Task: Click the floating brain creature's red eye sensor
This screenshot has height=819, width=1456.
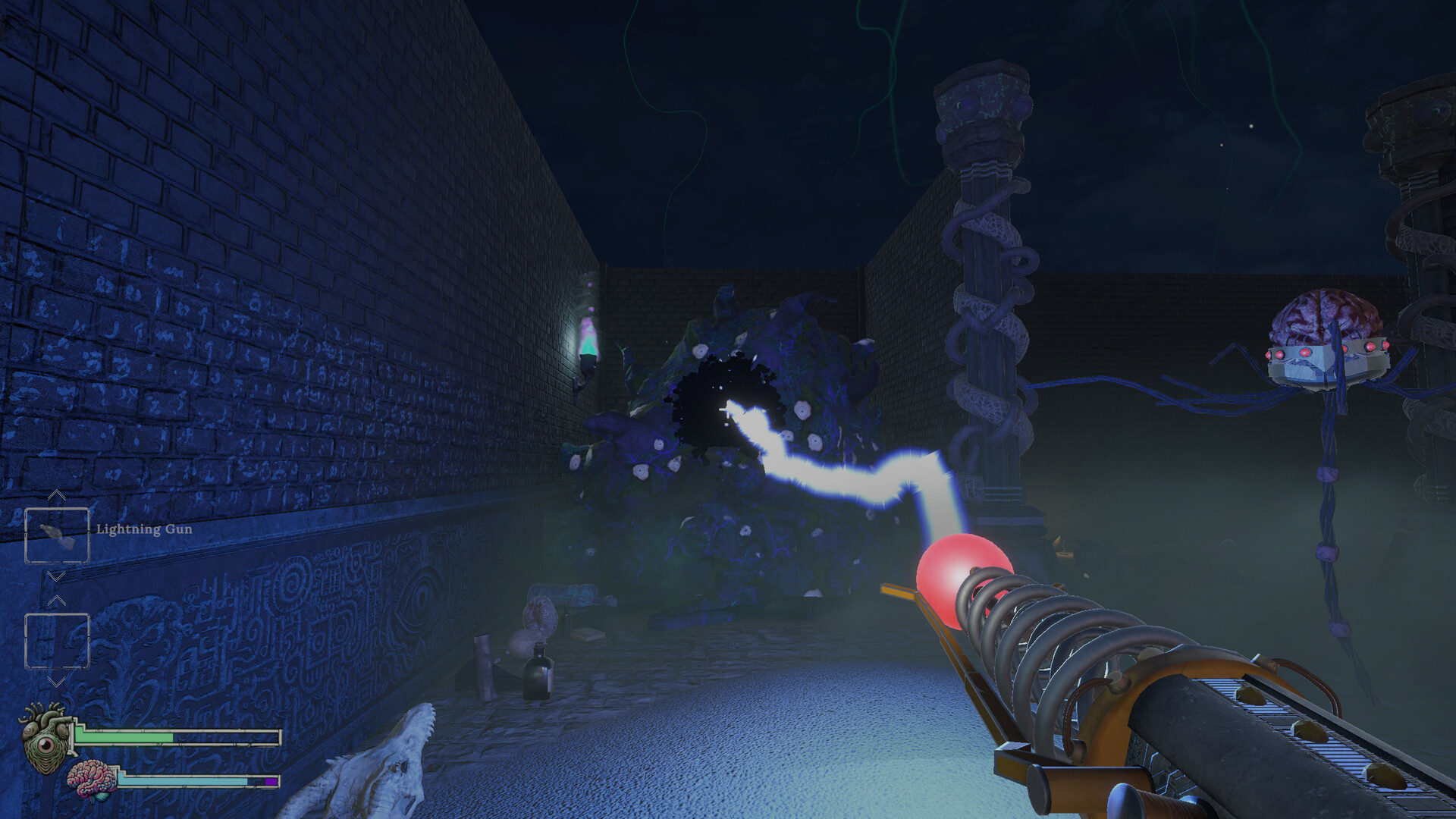Action: [1306, 353]
